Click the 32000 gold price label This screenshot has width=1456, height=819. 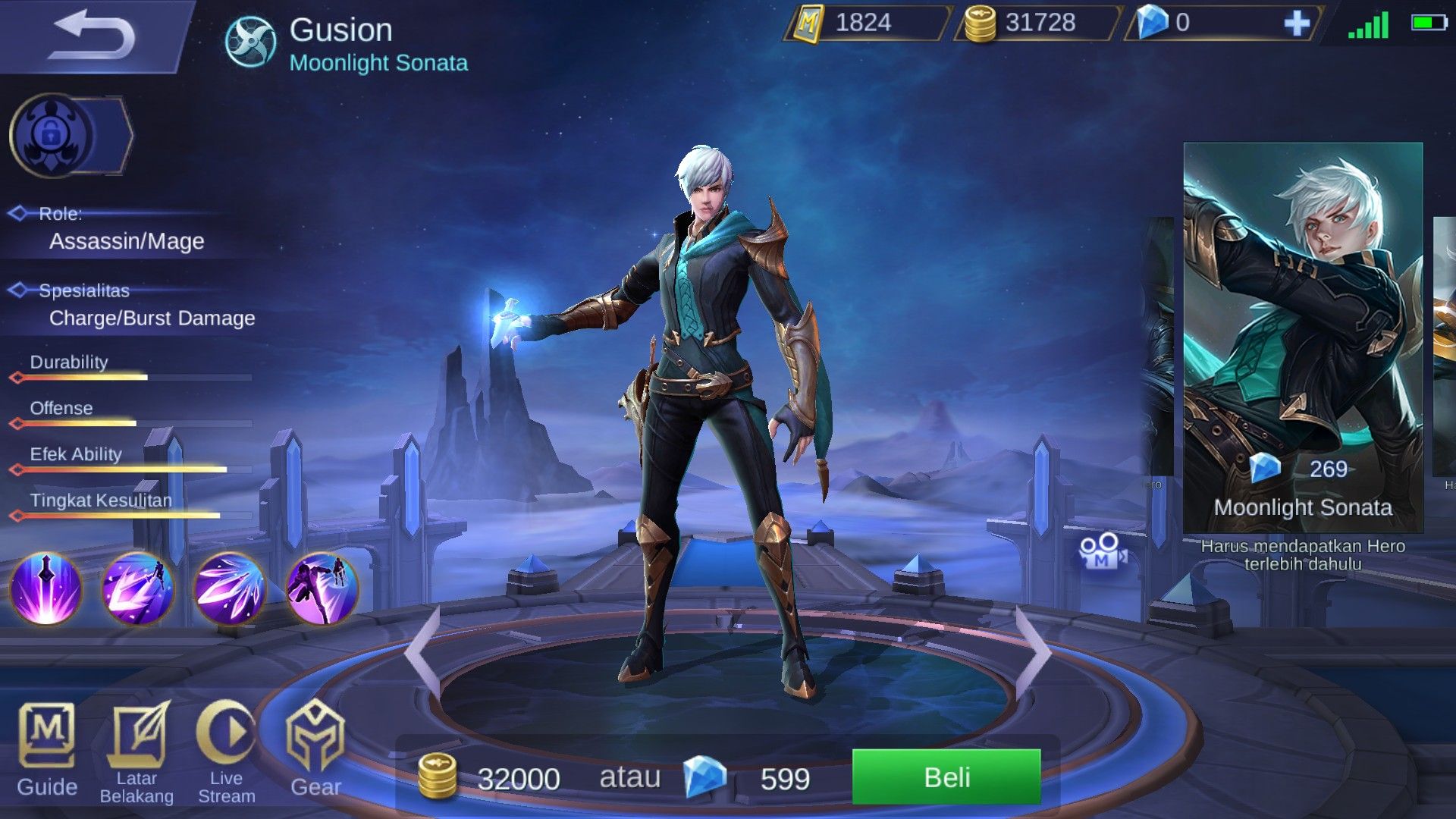pyautogui.click(x=519, y=777)
